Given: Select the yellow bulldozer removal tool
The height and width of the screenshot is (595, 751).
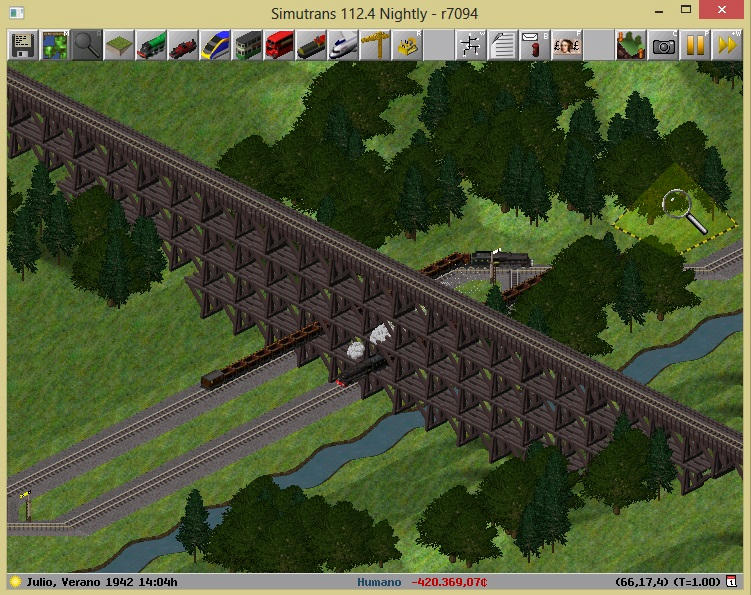Looking at the screenshot, I should point(407,45).
